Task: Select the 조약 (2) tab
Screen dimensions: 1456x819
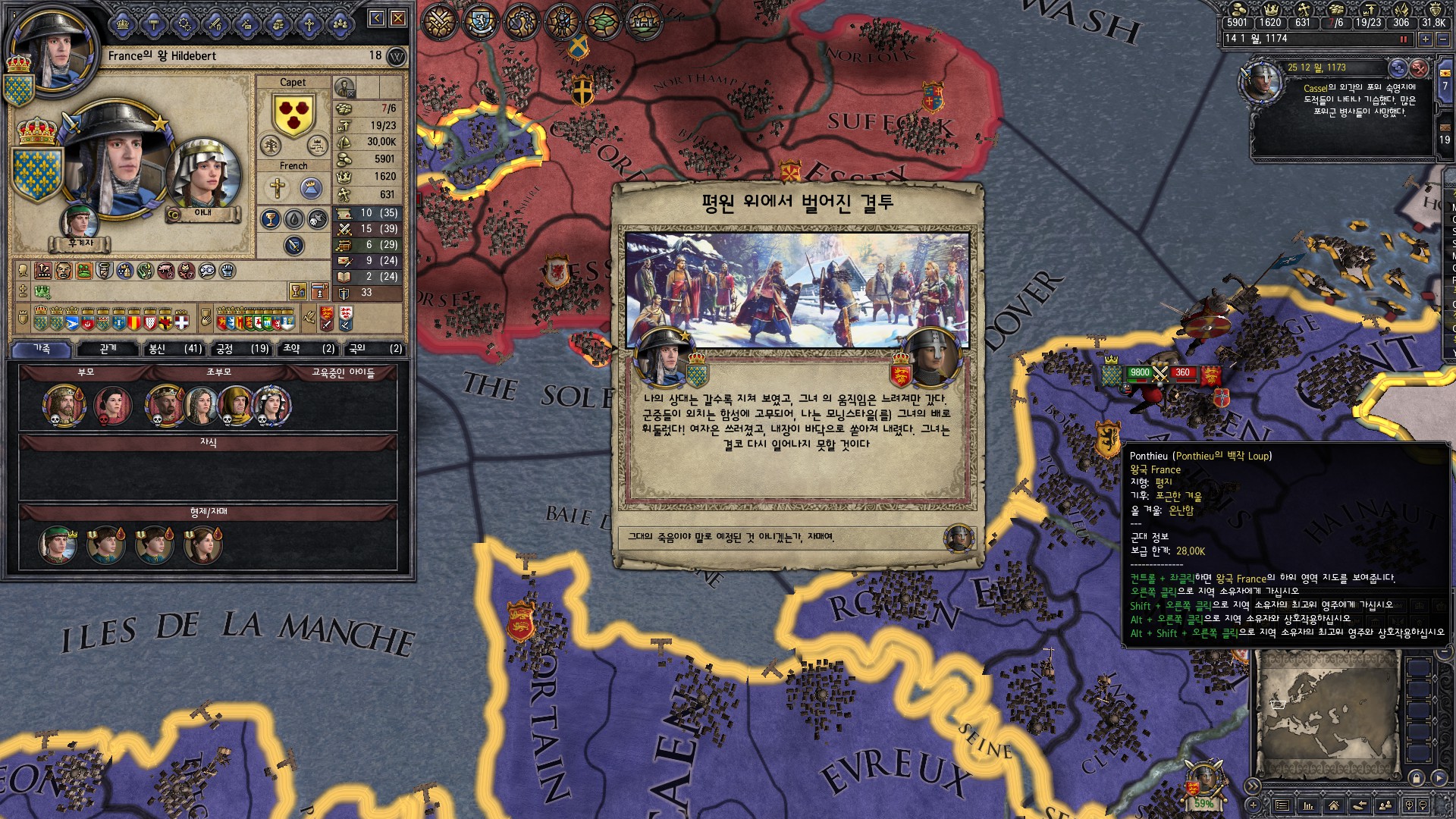Action: tap(308, 349)
